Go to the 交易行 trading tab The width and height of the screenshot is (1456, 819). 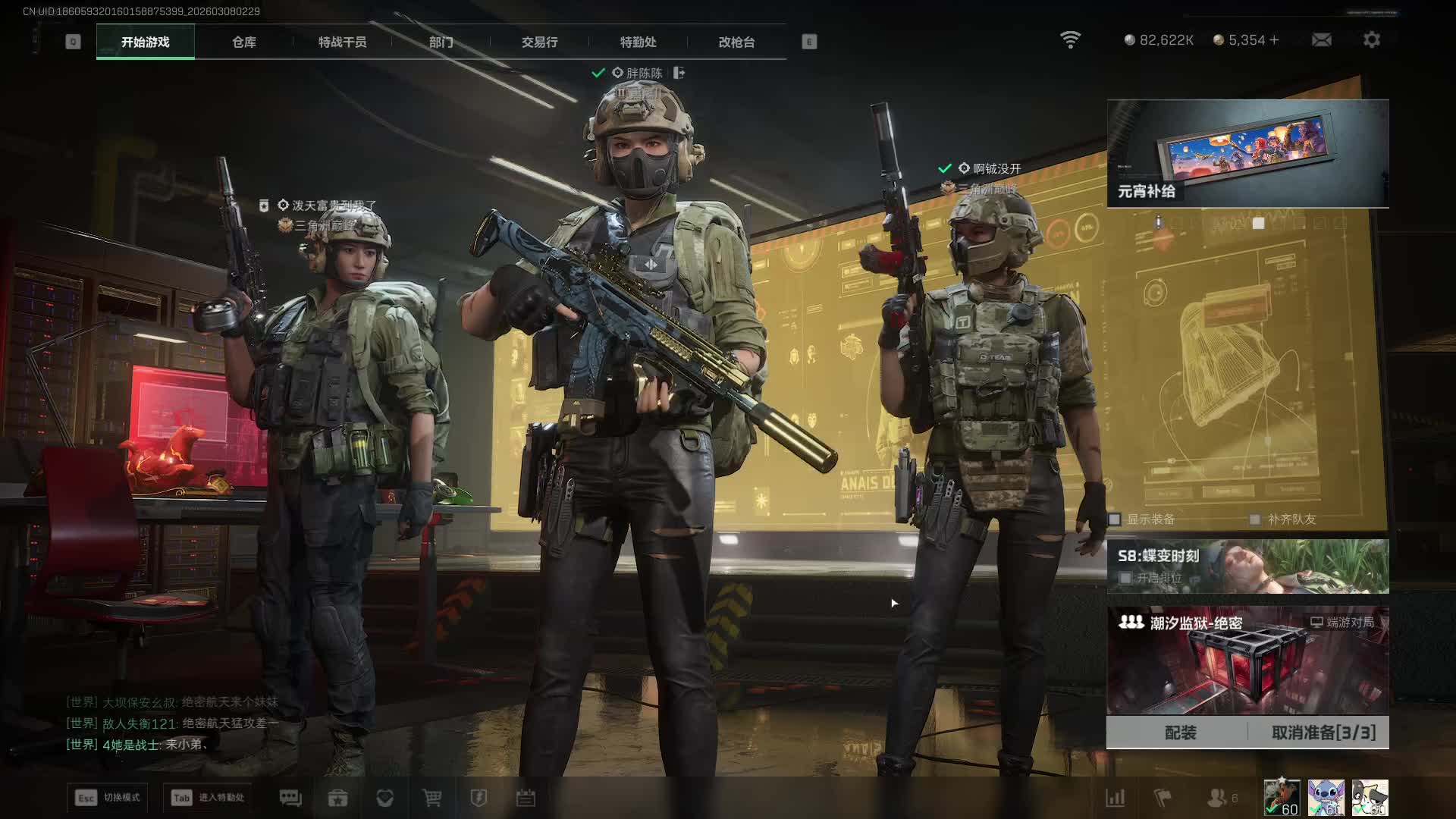pyautogui.click(x=539, y=42)
